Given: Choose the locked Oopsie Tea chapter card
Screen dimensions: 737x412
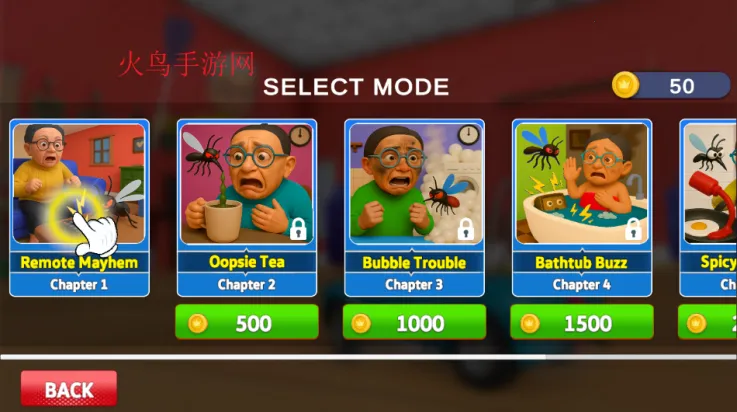Looking at the screenshot, I should 246,208.
